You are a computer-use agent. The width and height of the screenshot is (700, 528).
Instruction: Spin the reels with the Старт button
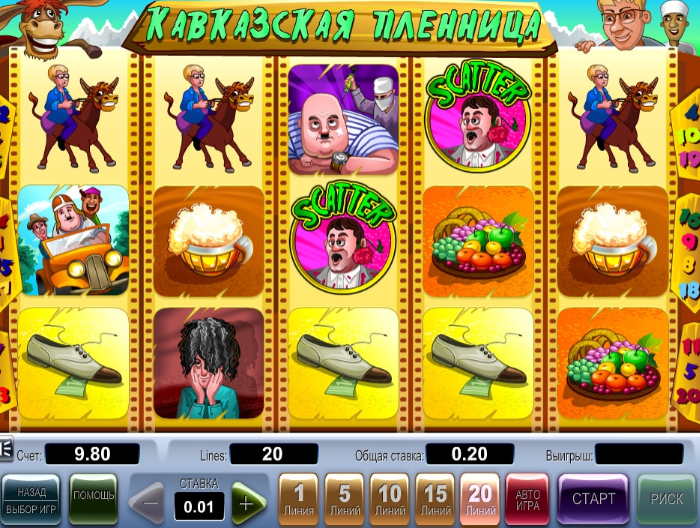point(593,498)
